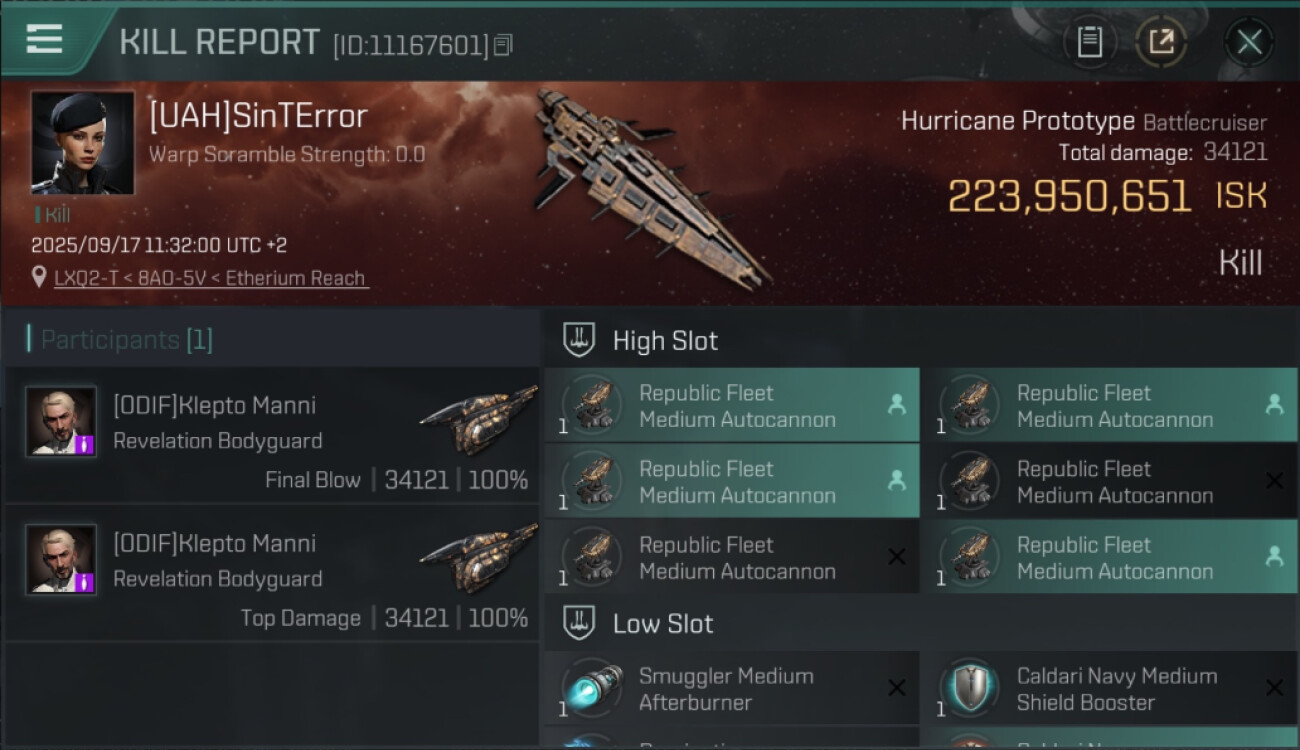
Task: View SinTError's pilot portrait
Action: pos(82,142)
